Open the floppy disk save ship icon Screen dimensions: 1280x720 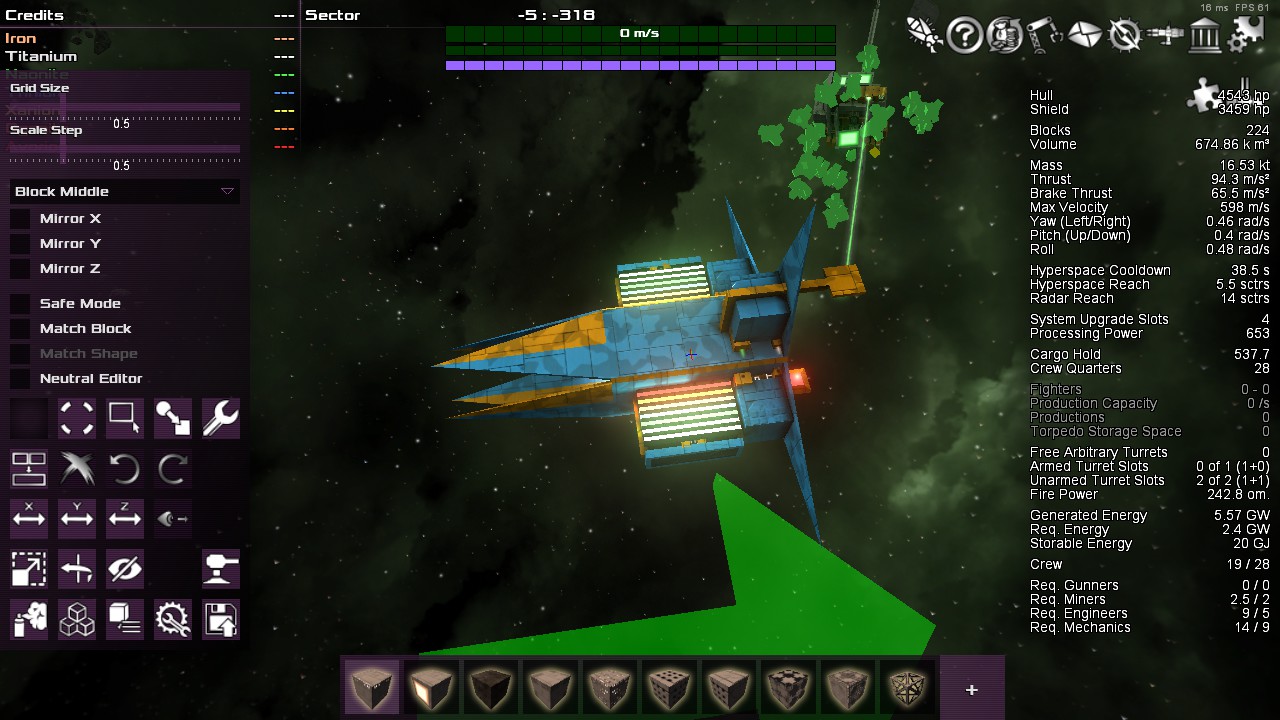tap(220, 619)
